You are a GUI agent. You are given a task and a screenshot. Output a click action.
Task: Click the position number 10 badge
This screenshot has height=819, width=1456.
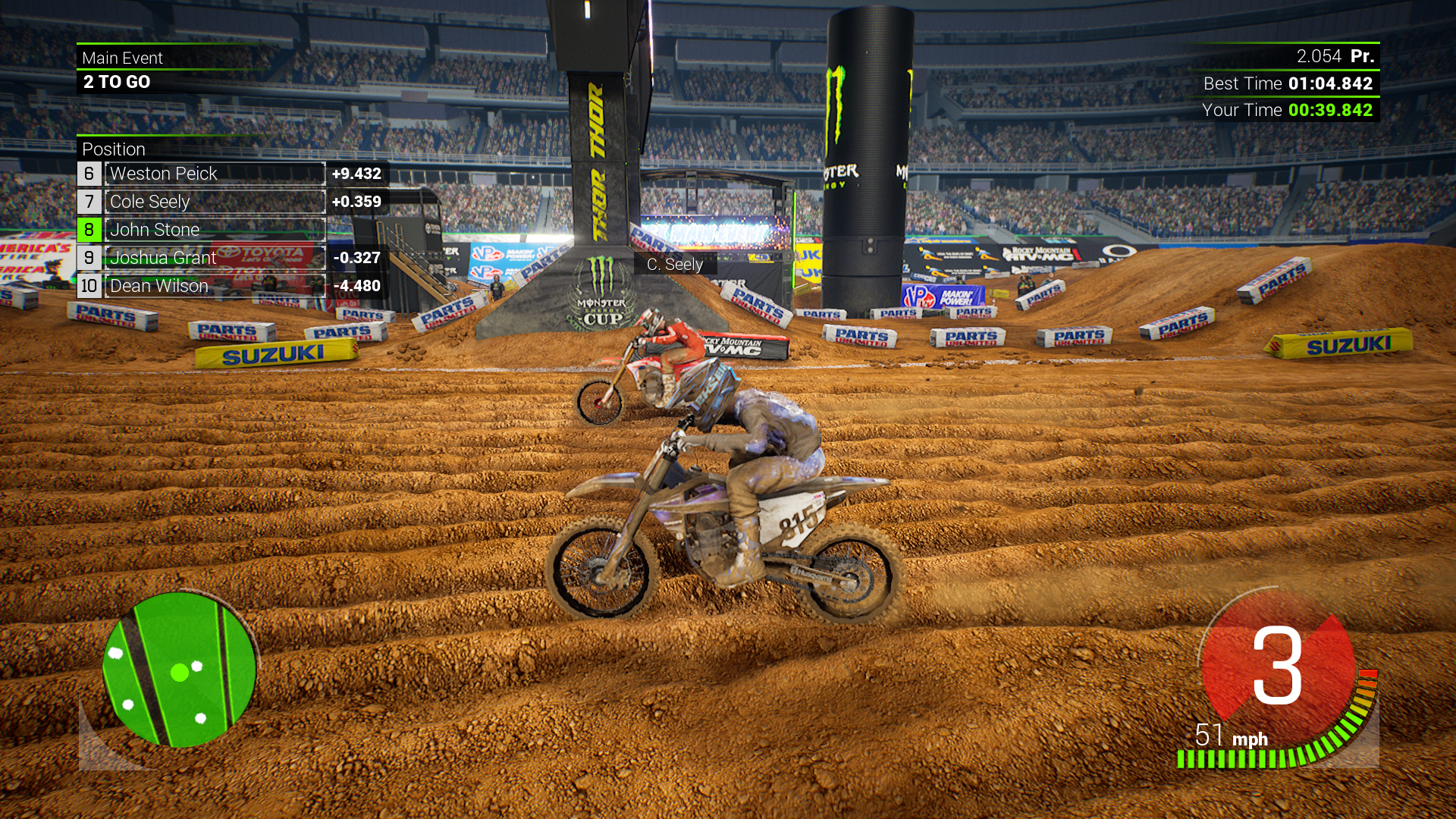(x=88, y=287)
